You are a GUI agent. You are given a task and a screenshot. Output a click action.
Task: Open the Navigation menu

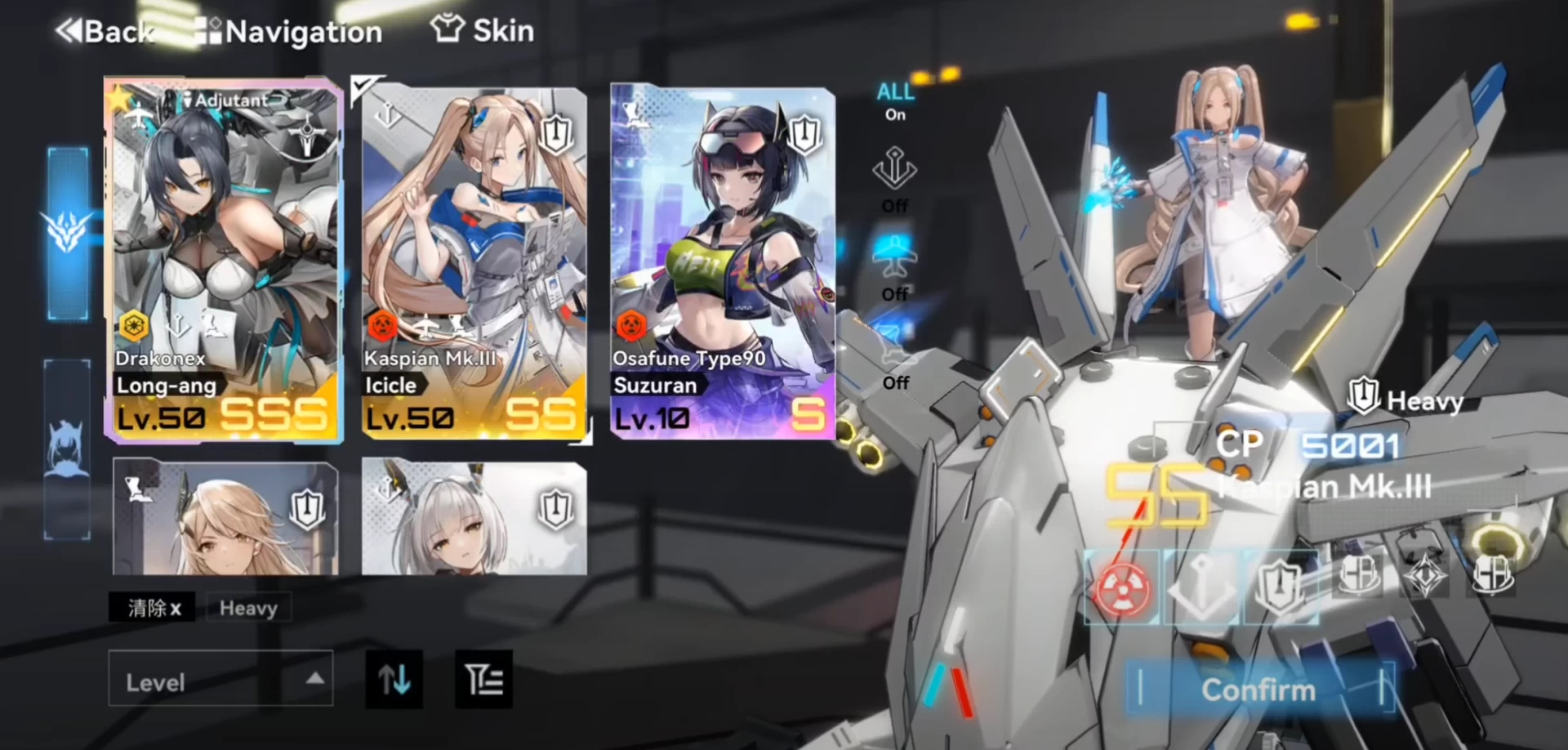click(x=289, y=32)
